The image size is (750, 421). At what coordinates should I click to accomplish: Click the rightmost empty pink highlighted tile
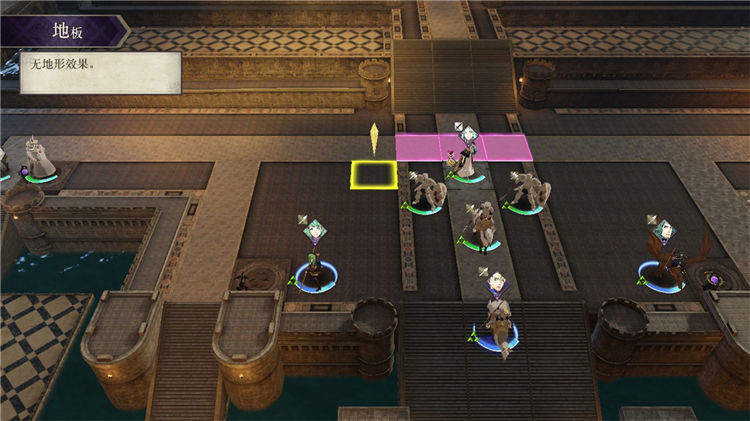505,147
